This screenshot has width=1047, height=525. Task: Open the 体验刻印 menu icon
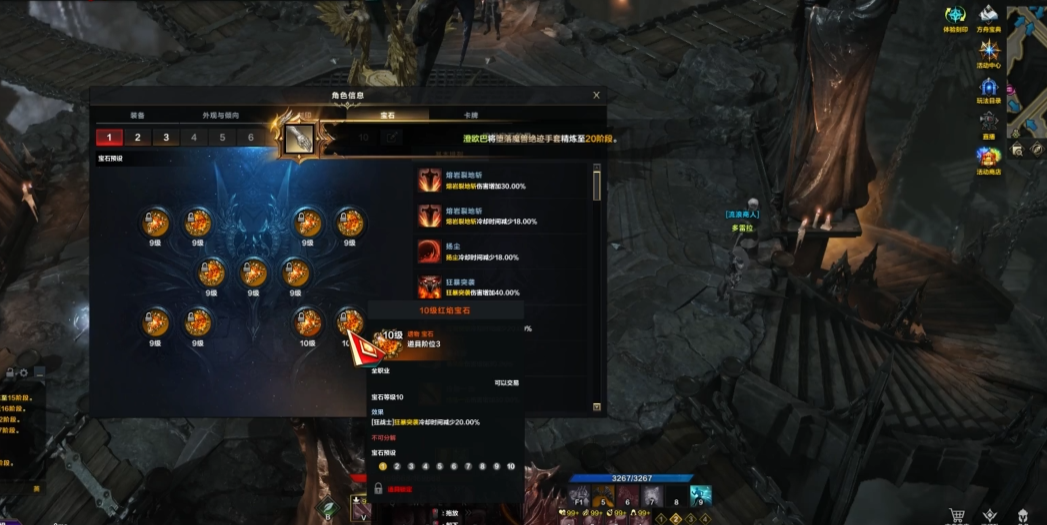[956, 17]
